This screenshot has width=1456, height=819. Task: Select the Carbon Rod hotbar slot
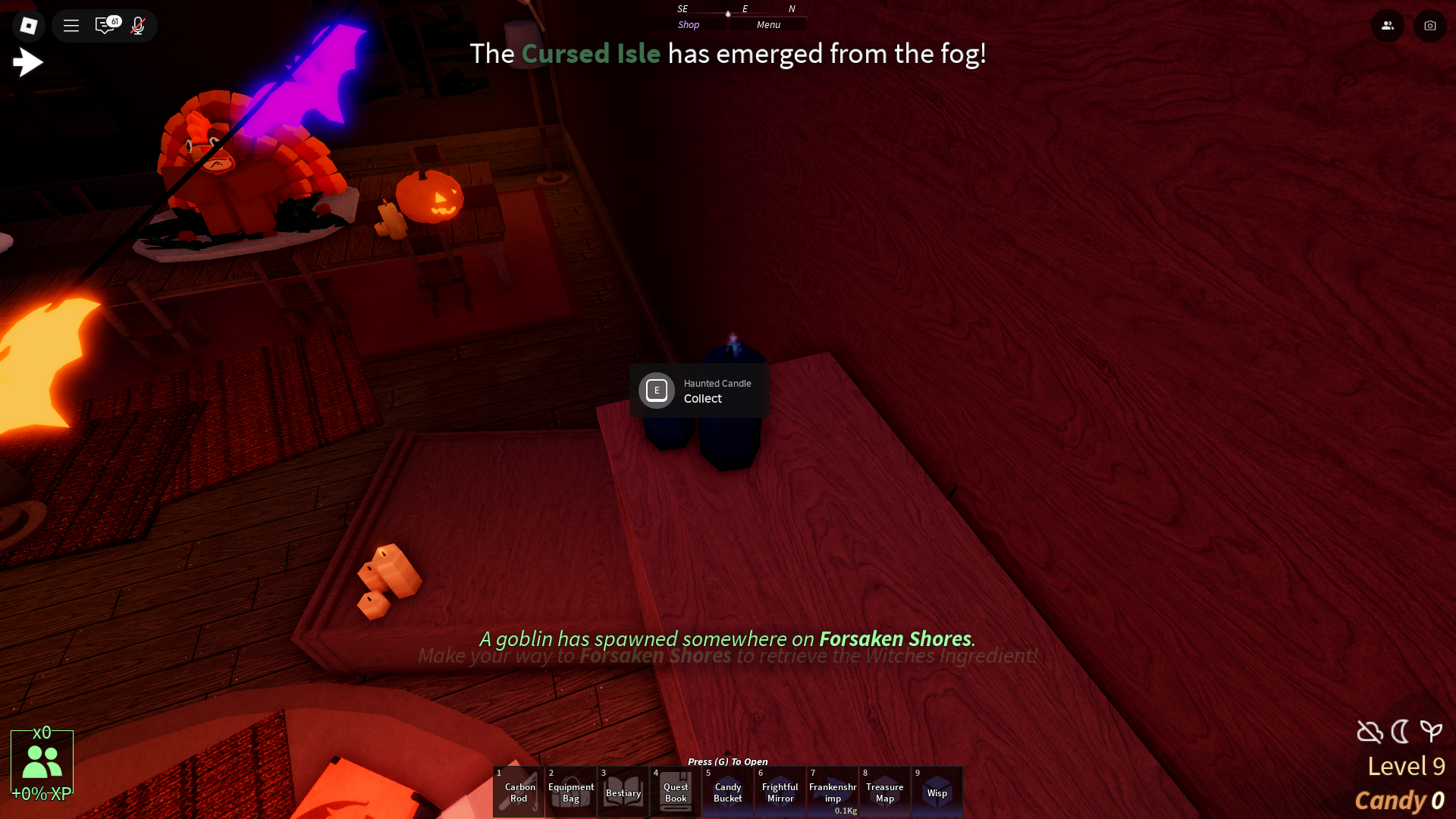point(519,792)
